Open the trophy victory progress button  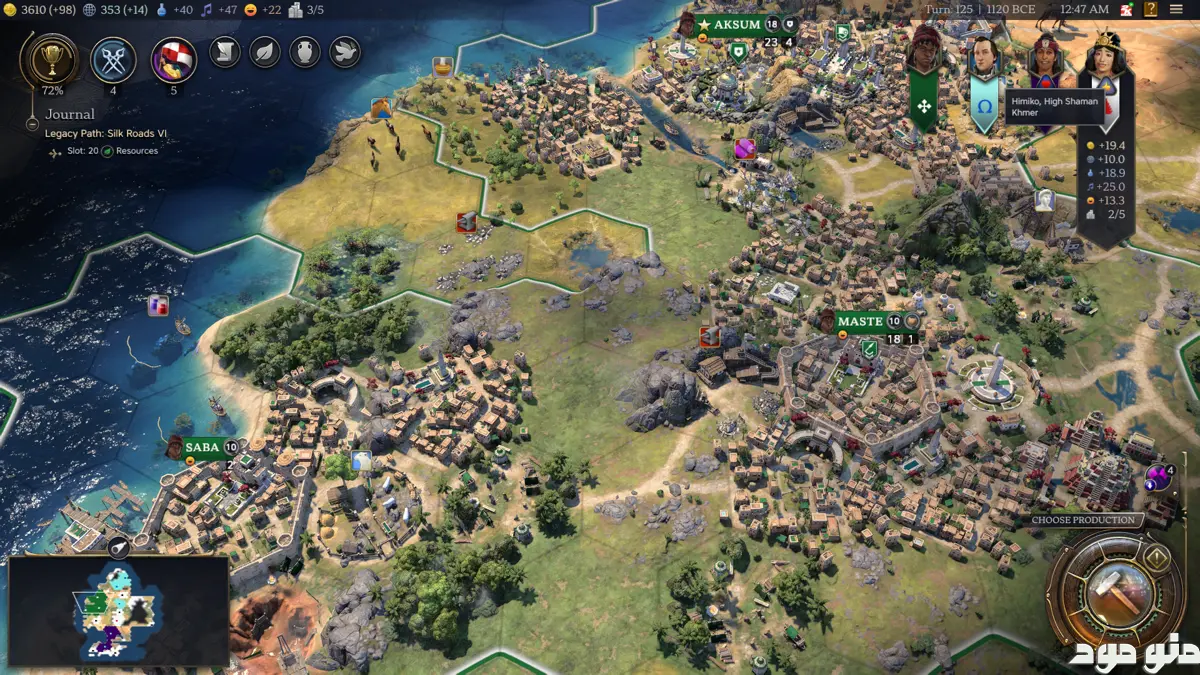pyautogui.click(x=48, y=59)
